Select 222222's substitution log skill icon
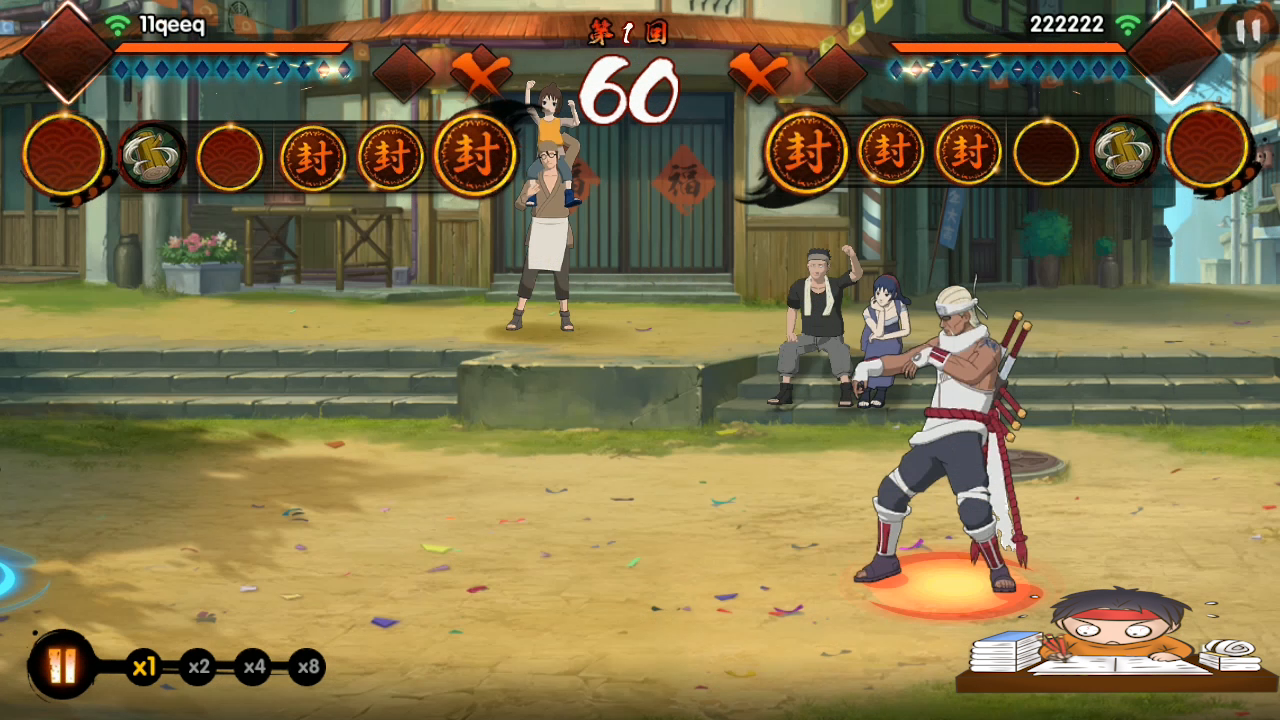Viewport: 1280px width, 720px height. (1125, 151)
